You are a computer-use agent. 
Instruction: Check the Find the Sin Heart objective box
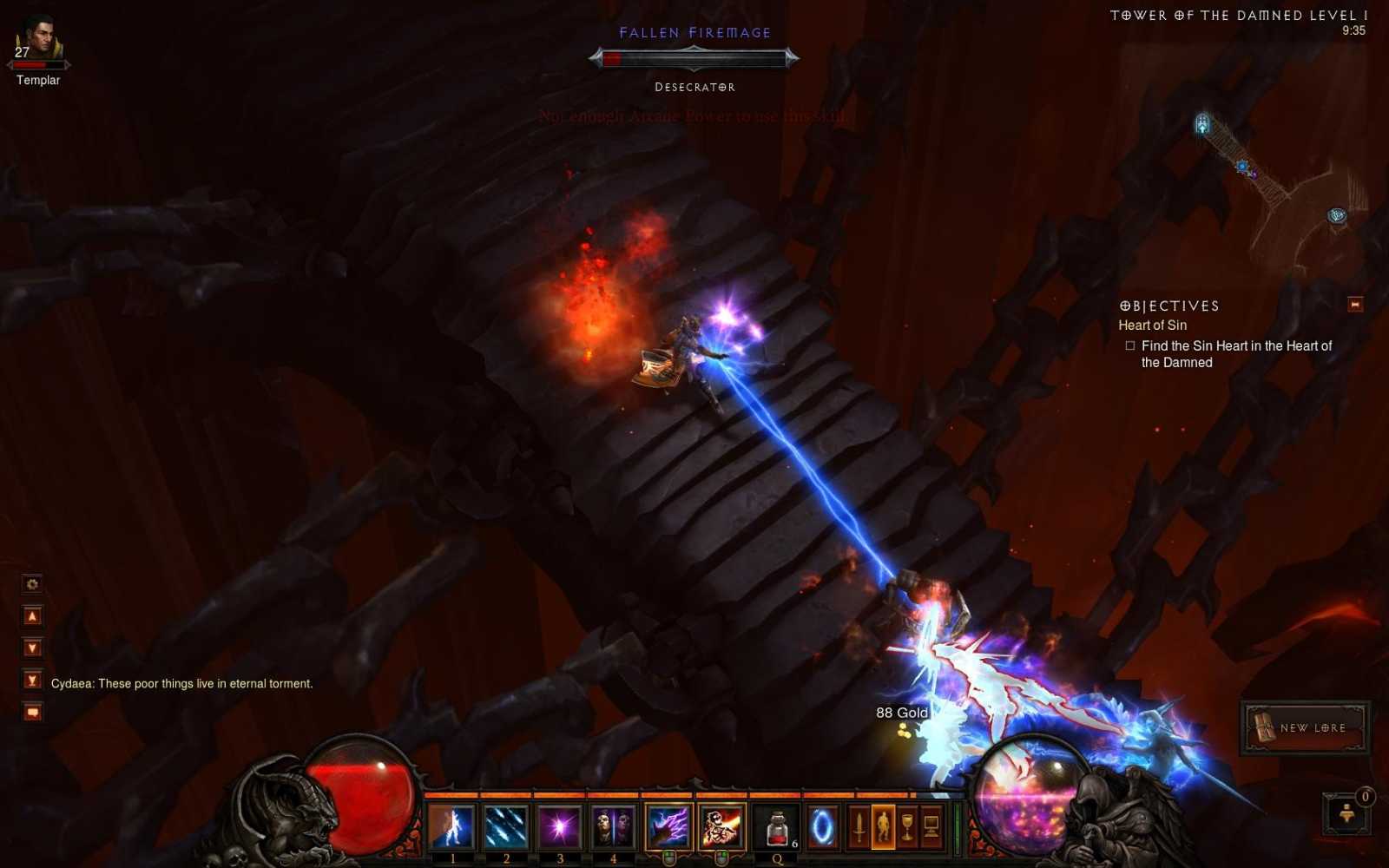pos(1129,345)
